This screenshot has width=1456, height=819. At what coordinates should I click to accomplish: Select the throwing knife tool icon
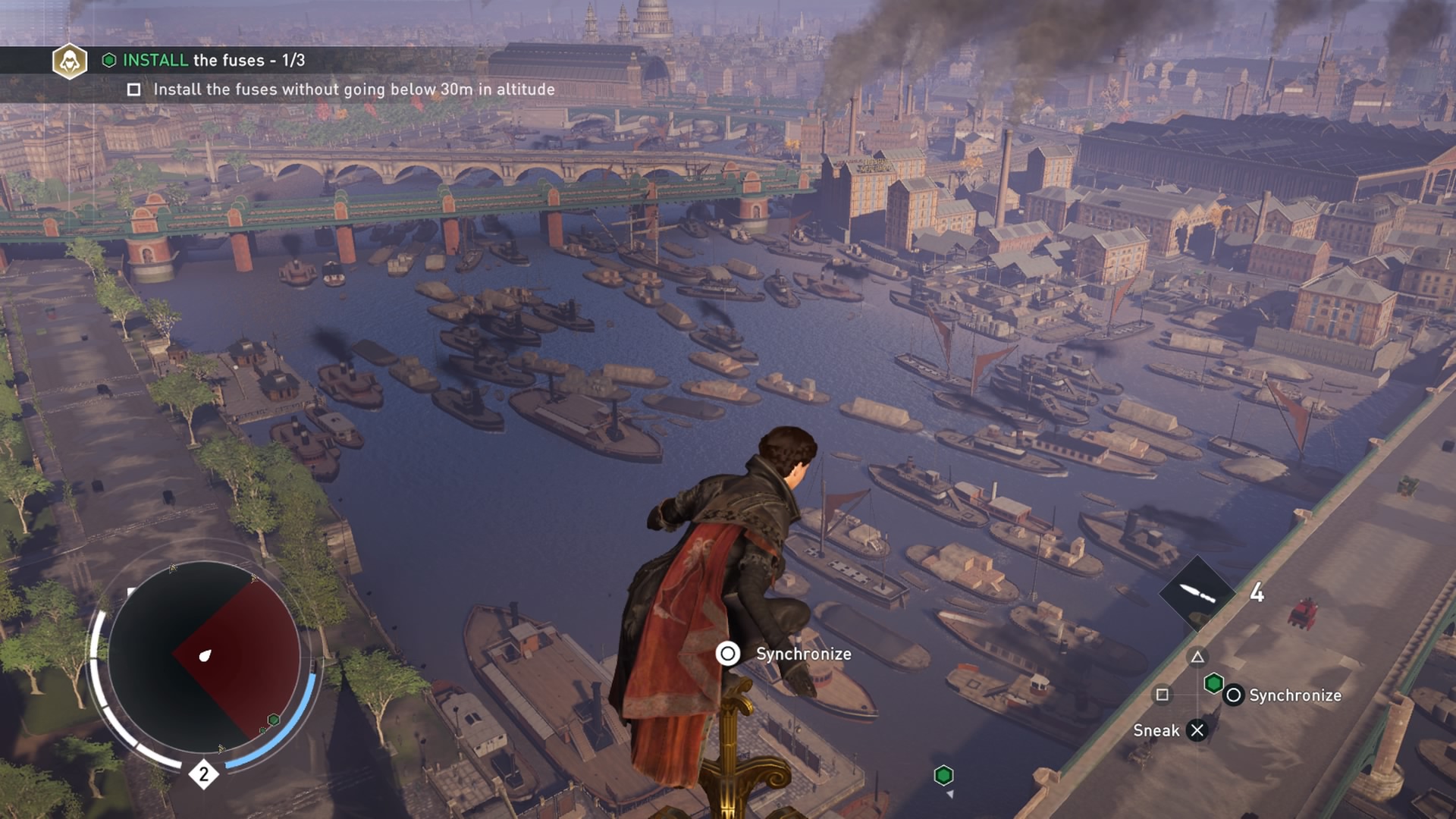[1197, 593]
